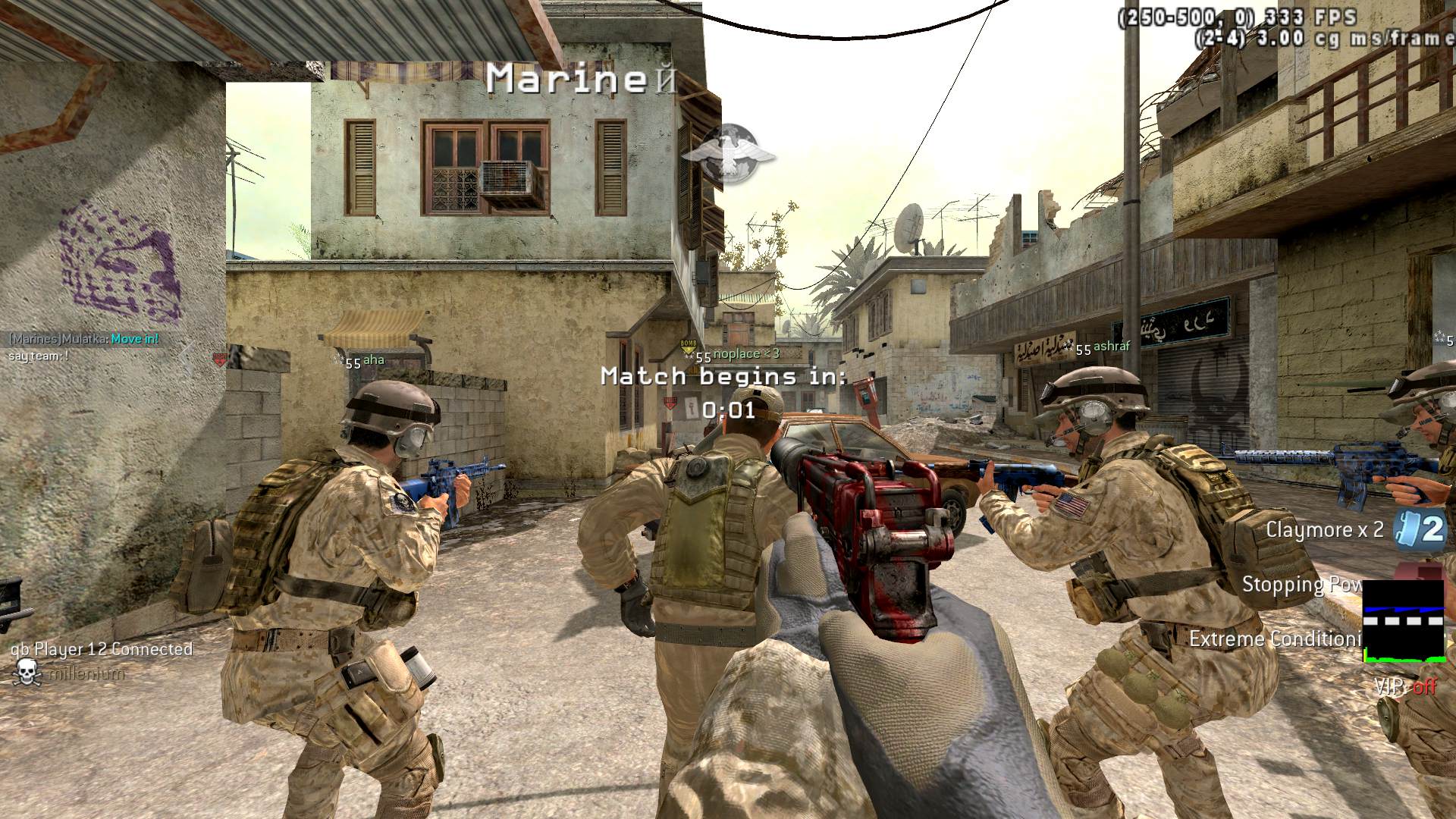Click the lagometer network graph
The height and width of the screenshot is (819, 1456).
pyautogui.click(x=1403, y=622)
